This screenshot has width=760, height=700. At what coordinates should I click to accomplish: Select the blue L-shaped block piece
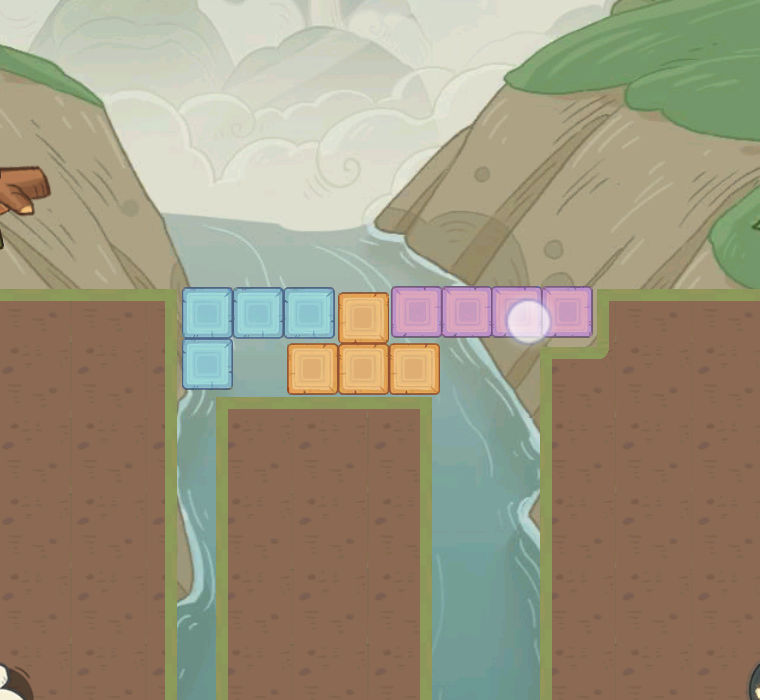pos(258,313)
